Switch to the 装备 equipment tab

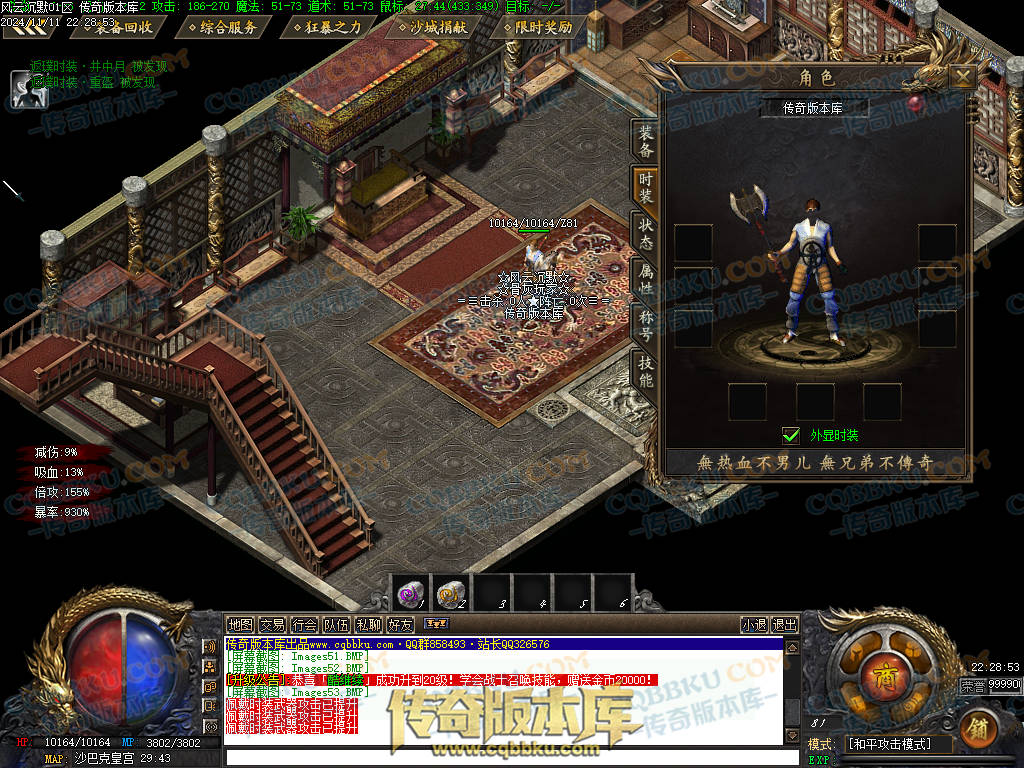click(x=646, y=142)
